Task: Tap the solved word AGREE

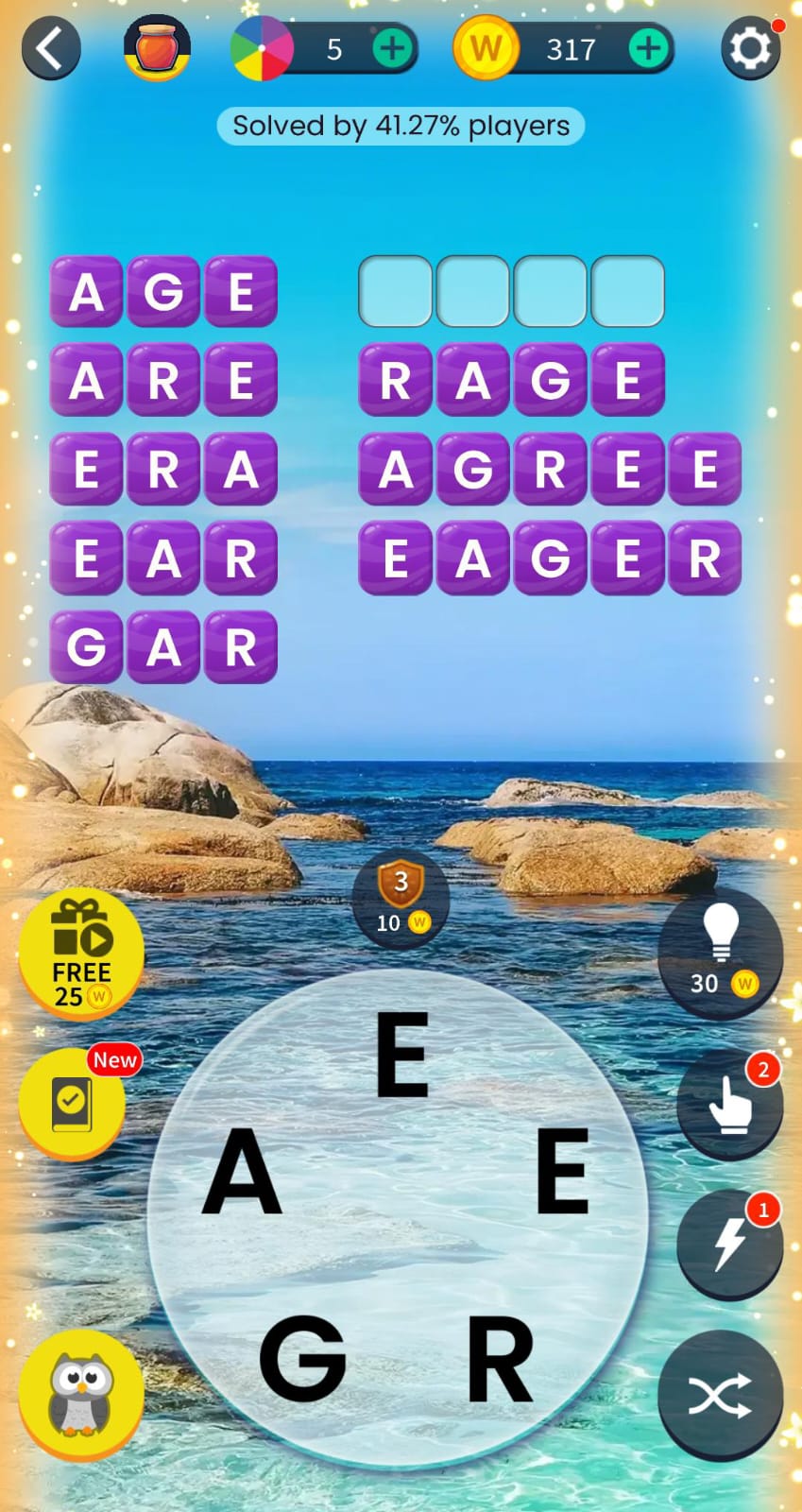Action: point(550,469)
